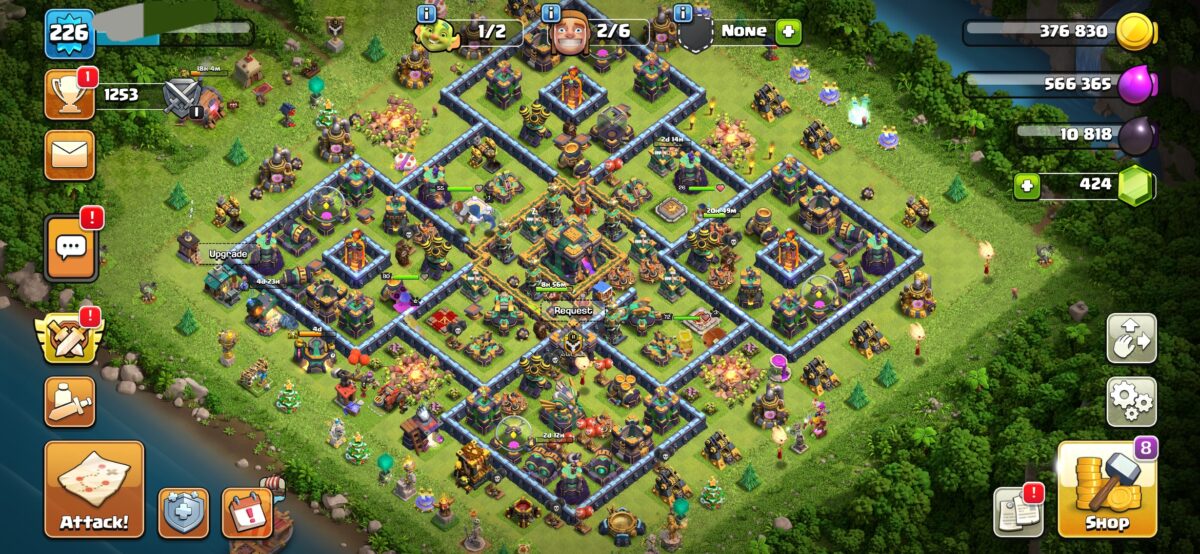1200x554 pixels.
Task: Select the crossed-swords league badge
Action: 182,96
